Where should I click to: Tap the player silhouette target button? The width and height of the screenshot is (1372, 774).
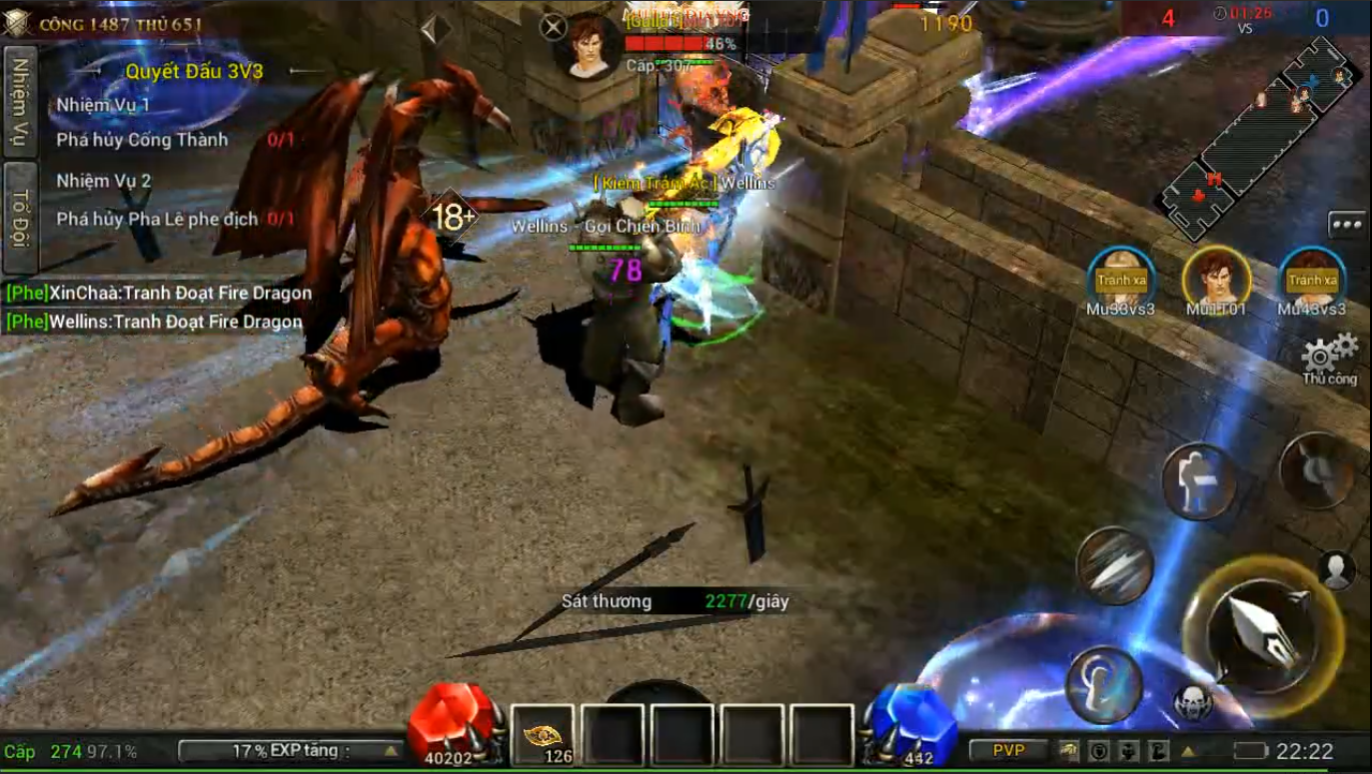coord(1336,569)
